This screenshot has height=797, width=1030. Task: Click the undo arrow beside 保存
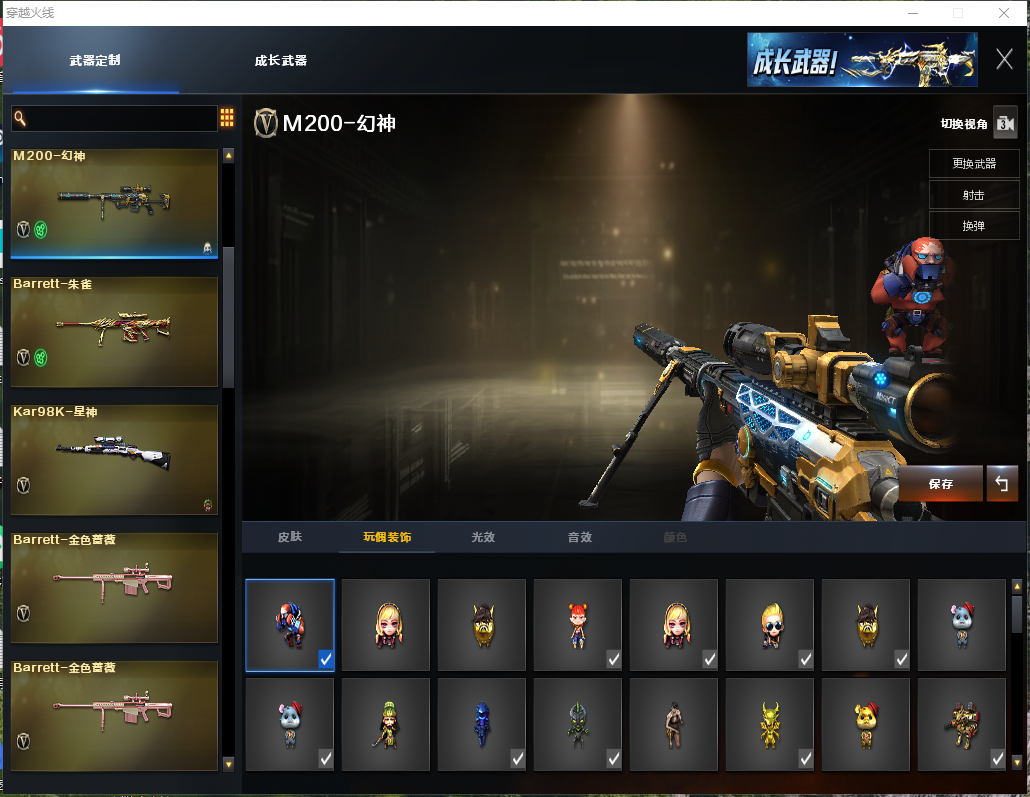point(1001,483)
